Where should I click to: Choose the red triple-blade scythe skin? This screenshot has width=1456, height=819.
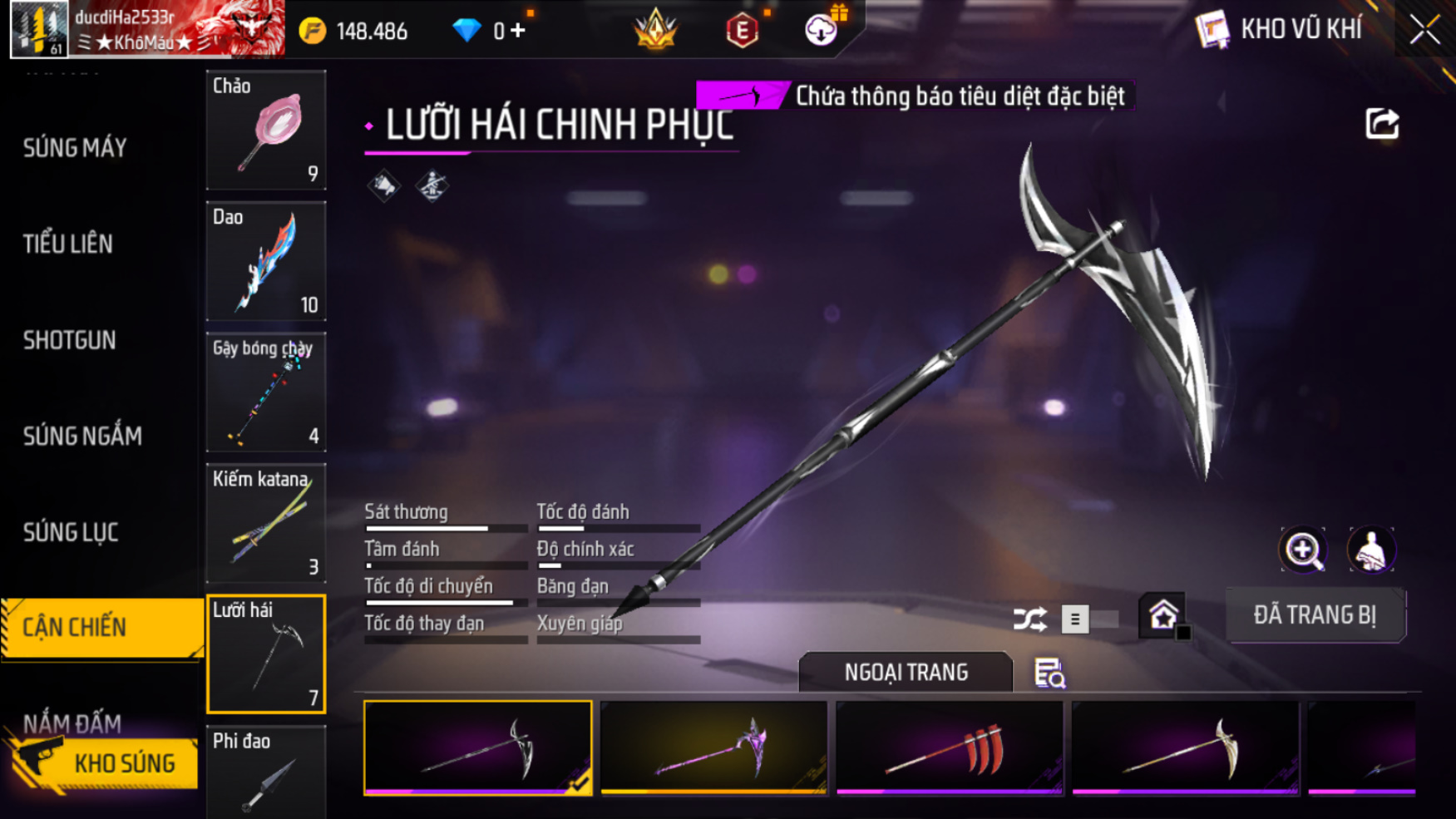tap(949, 747)
